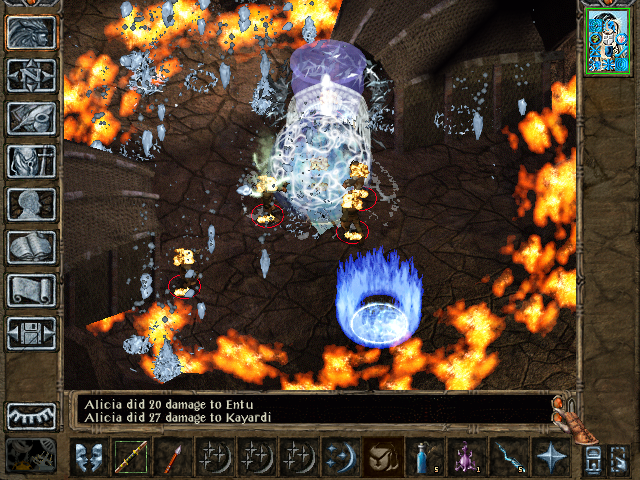This screenshot has width=640, height=480.
Task: Equip the quarterstaff weapon slot
Action: click(x=130, y=458)
